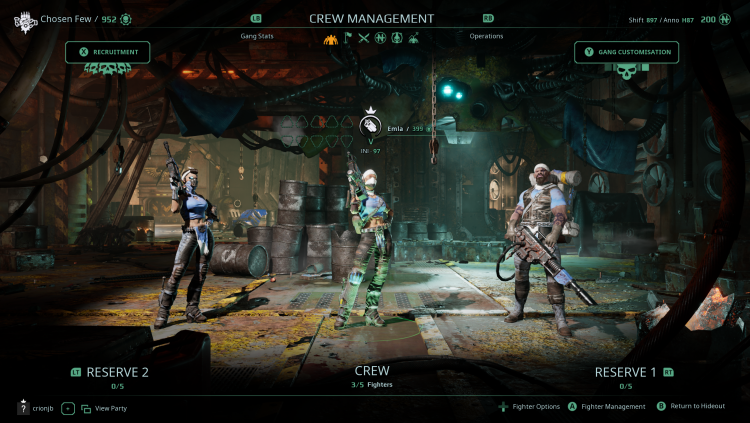Open the Recruitment menu
This screenshot has height=423, width=750.
point(108,52)
